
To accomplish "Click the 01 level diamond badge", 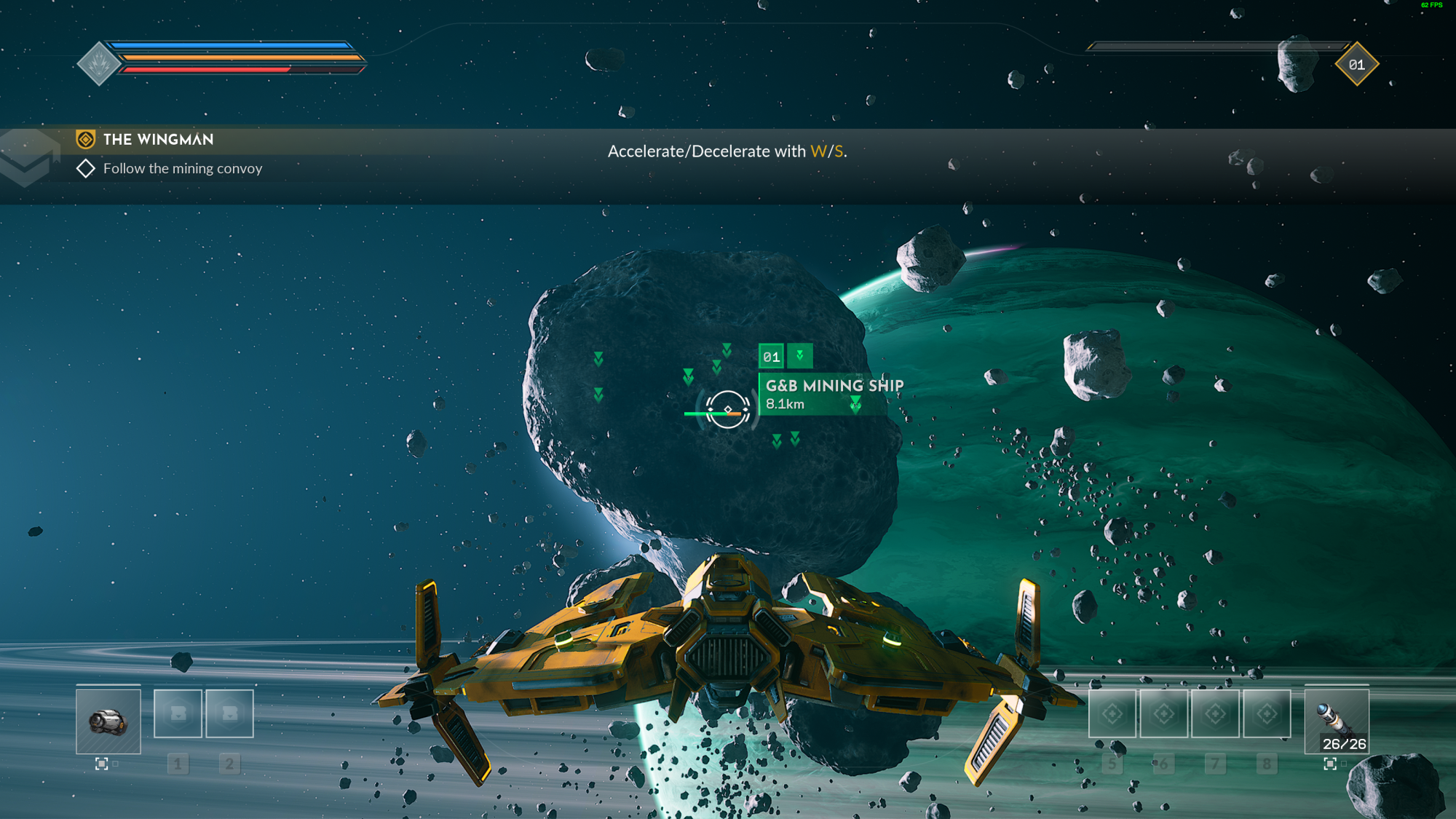I will click(x=1356, y=65).
